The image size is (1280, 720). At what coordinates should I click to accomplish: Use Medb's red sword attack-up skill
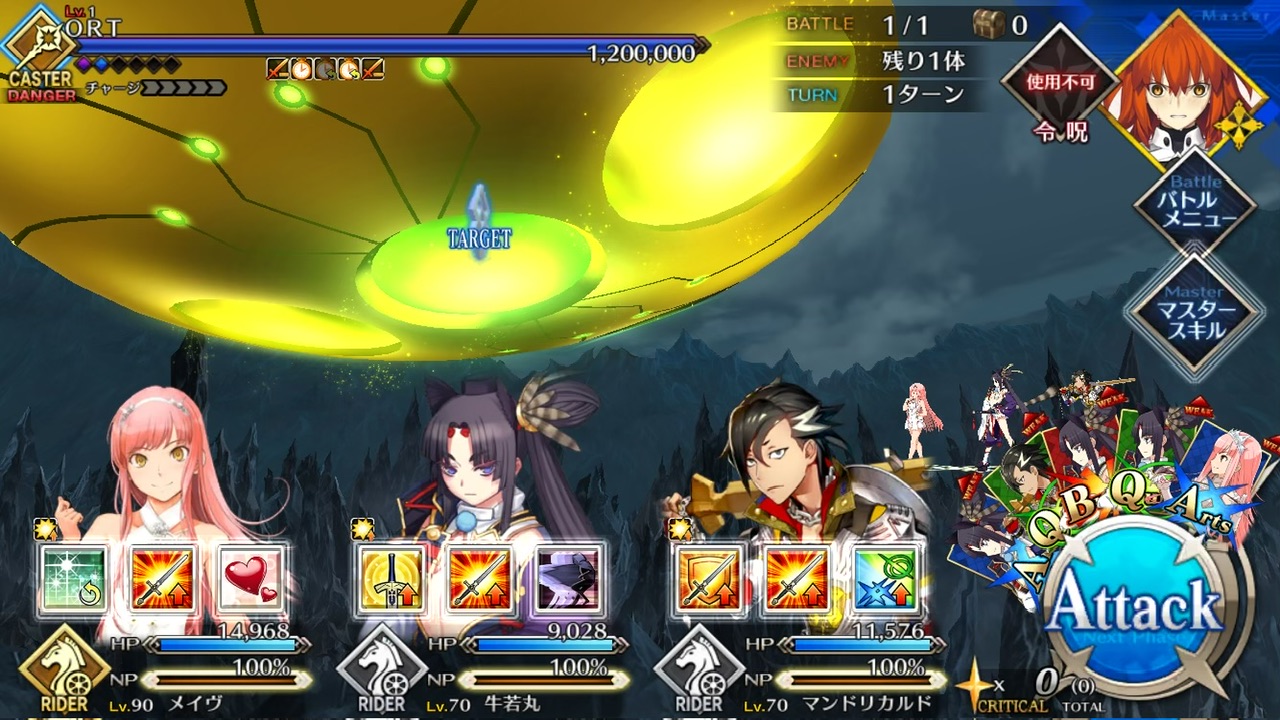[x=163, y=579]
